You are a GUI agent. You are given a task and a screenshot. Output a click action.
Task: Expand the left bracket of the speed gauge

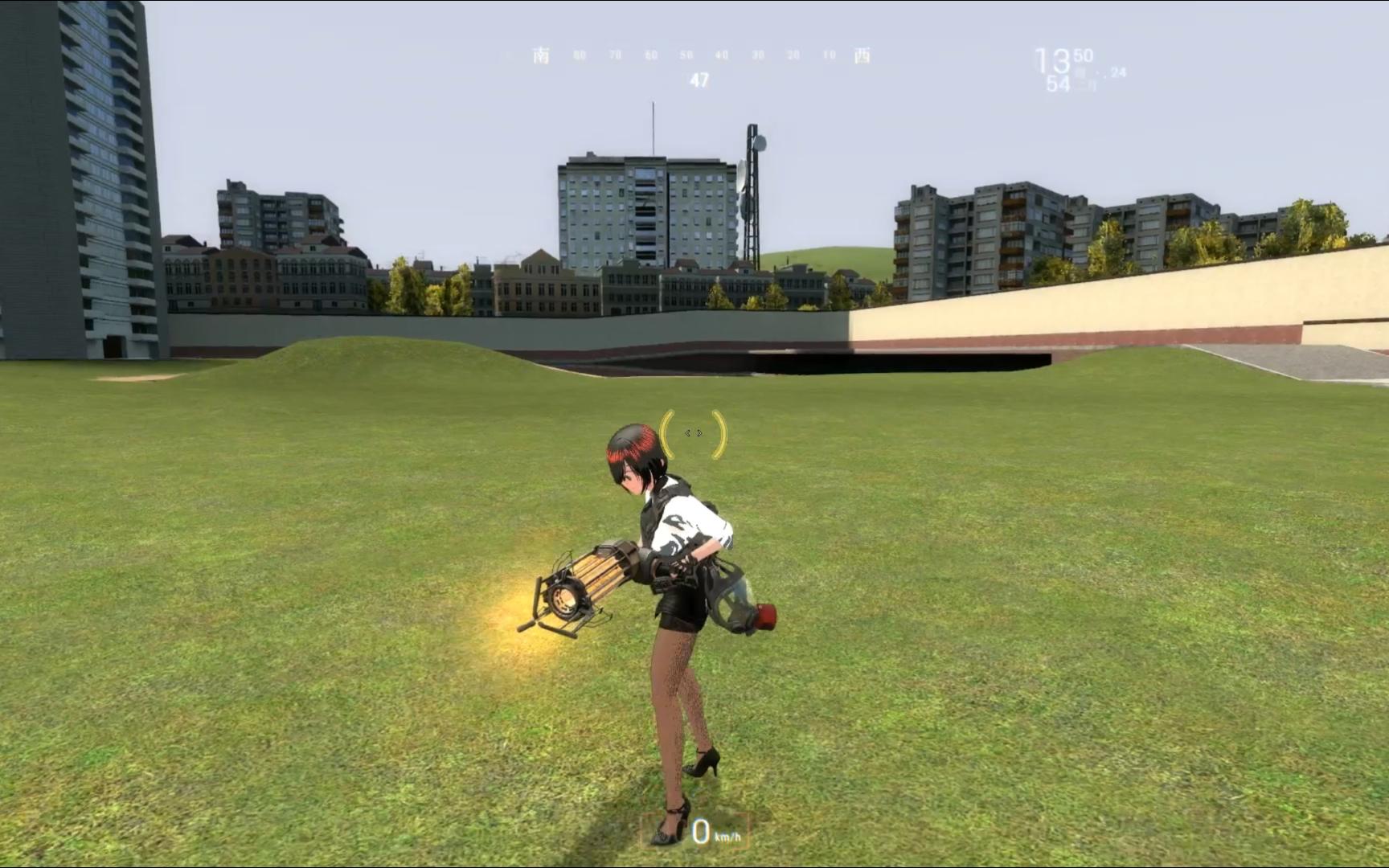coord(643,834)
